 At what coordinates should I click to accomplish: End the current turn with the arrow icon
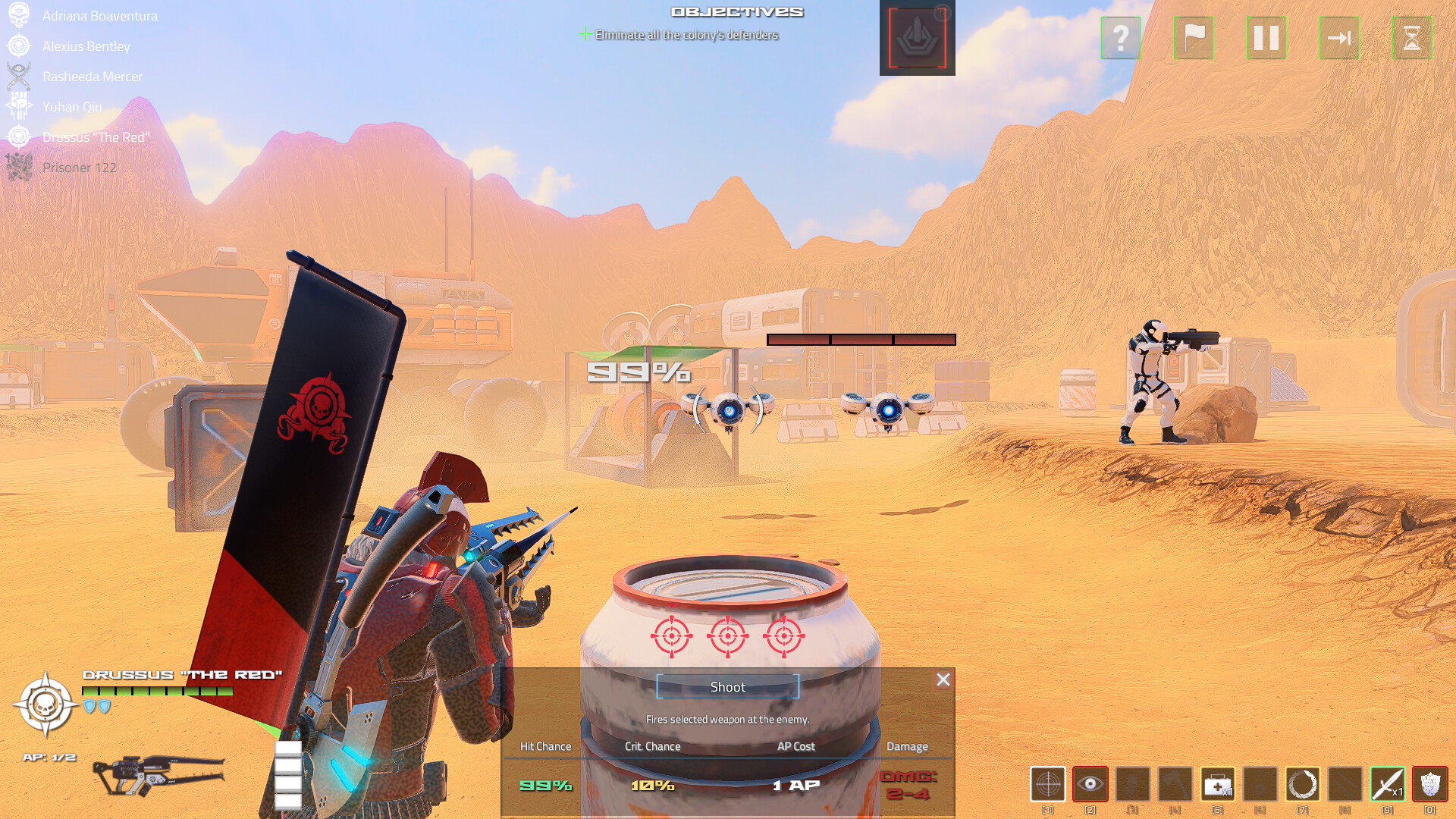click(x=1339, y=39)
